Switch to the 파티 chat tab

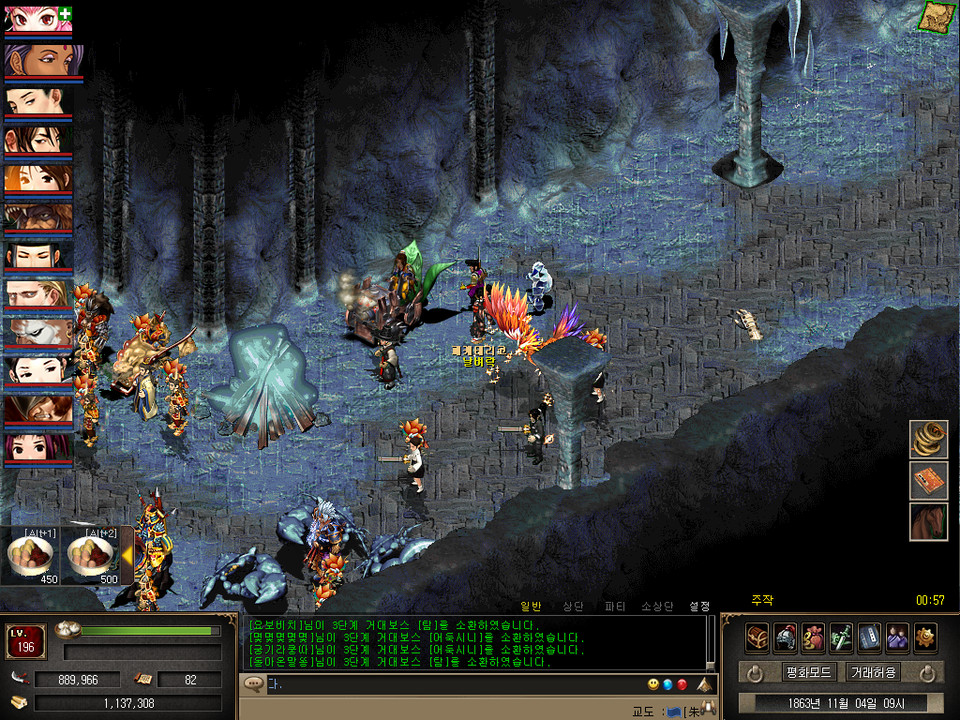pos(615,606)
